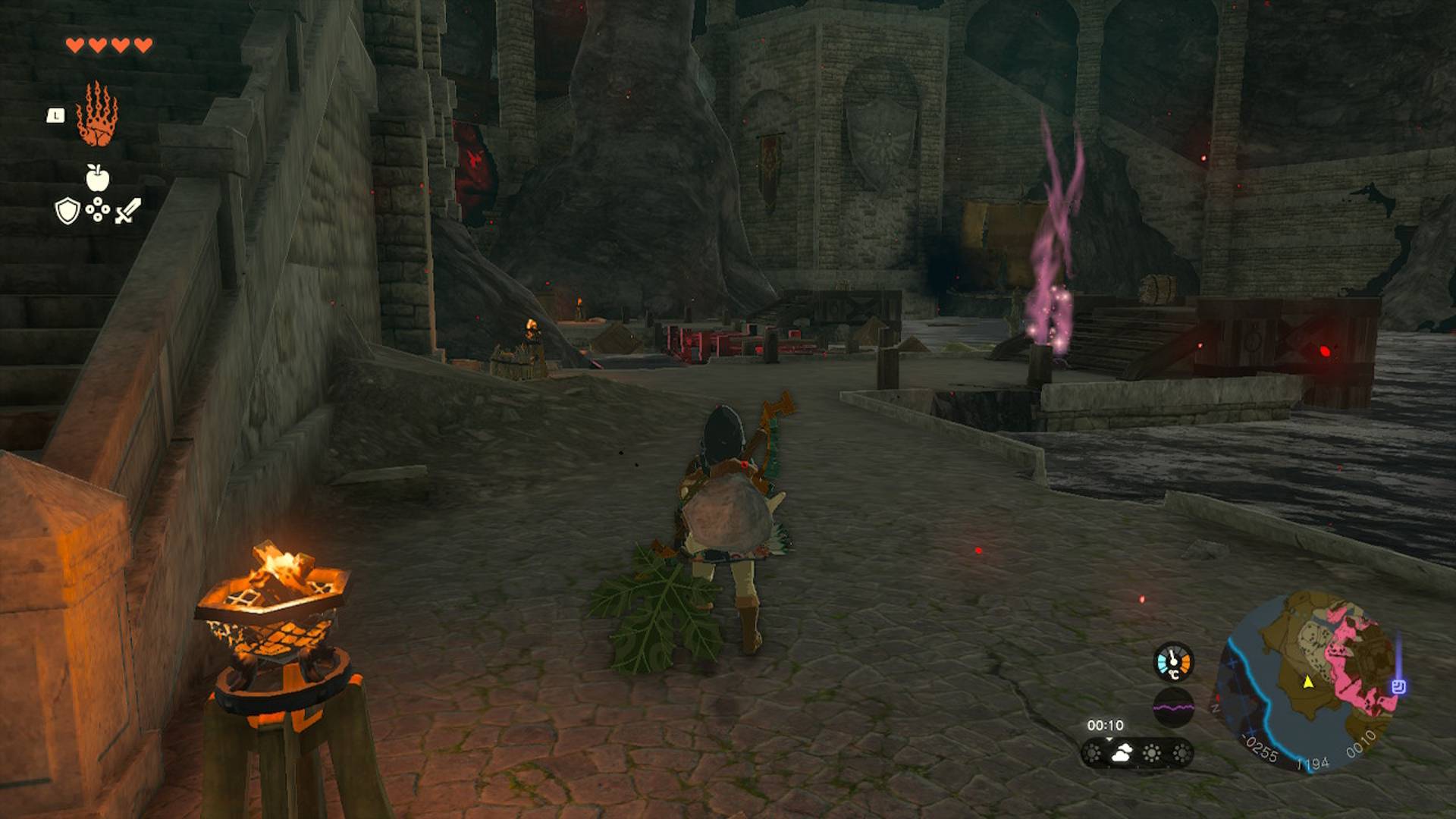Click the N compass marker on the minimap

click(x=1216, y=708)
